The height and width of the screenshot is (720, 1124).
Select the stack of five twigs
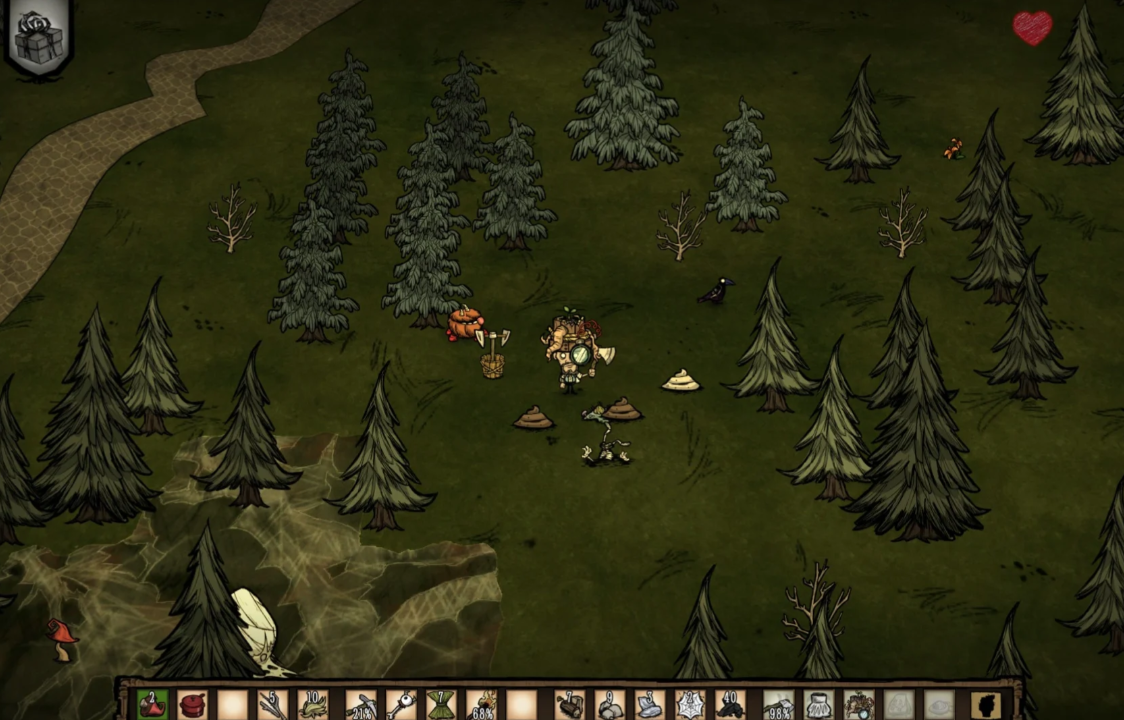point(272,705)
